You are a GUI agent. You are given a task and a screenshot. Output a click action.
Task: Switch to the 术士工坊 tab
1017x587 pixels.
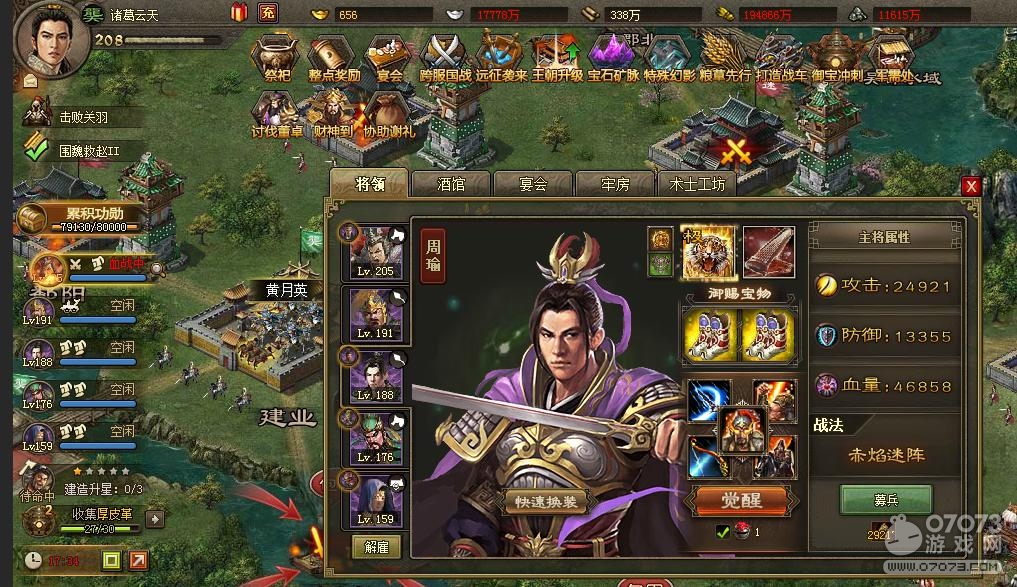pyautogui.click(x=697, y=184)
